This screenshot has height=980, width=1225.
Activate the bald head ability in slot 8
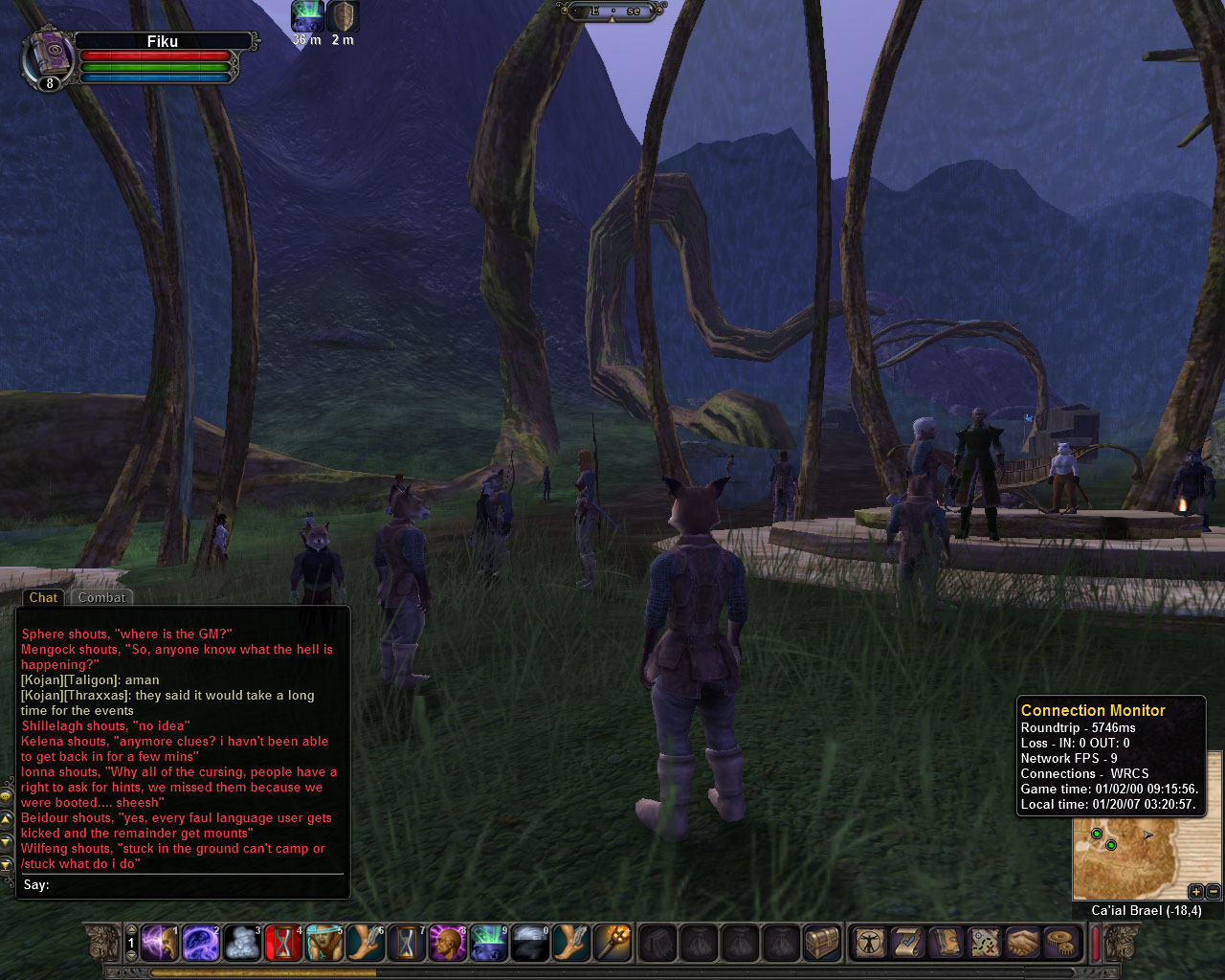[x=448, y=944]
